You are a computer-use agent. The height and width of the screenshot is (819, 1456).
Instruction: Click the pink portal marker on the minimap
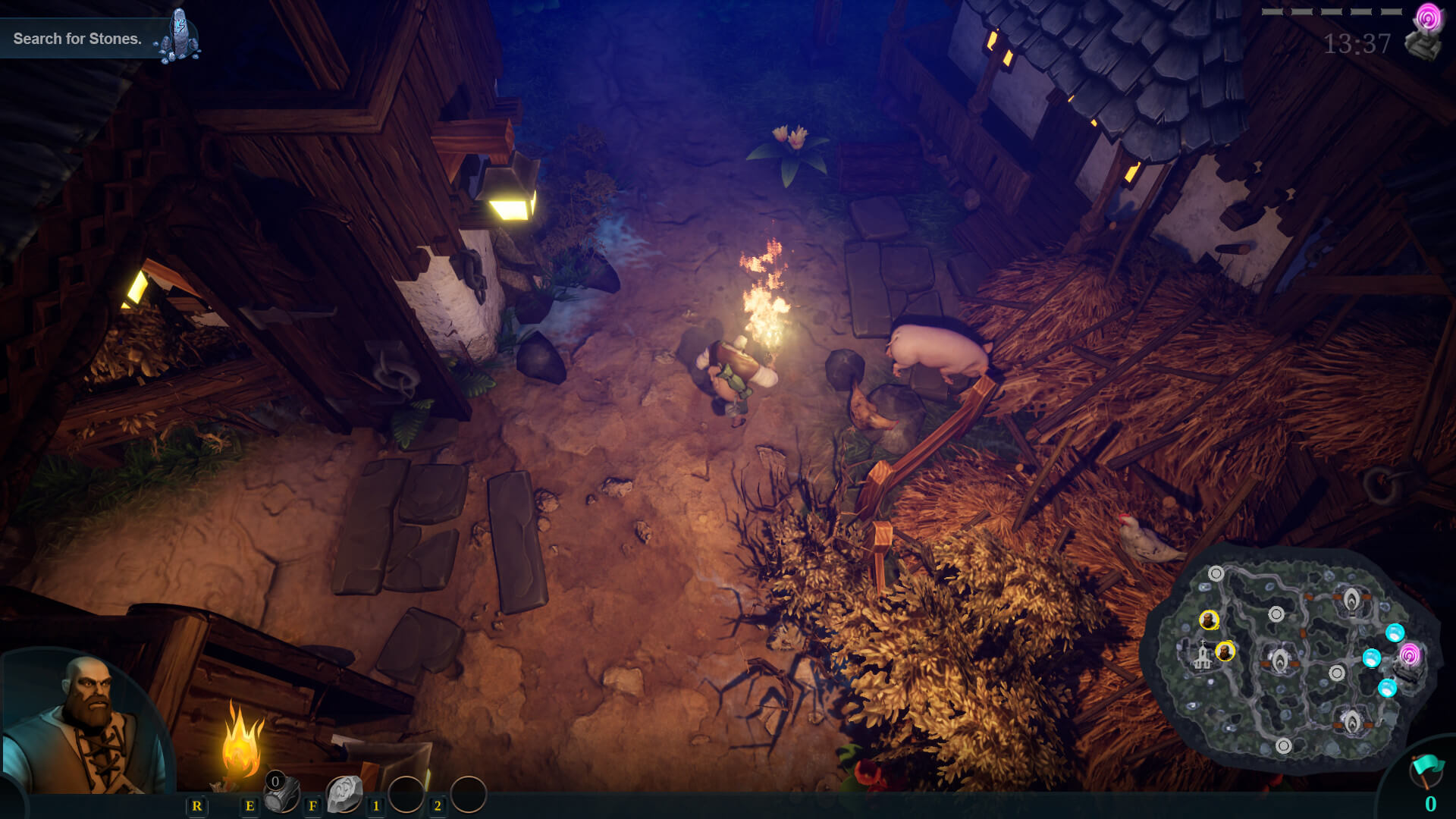pyautogui.click(x=1409, y=655)
